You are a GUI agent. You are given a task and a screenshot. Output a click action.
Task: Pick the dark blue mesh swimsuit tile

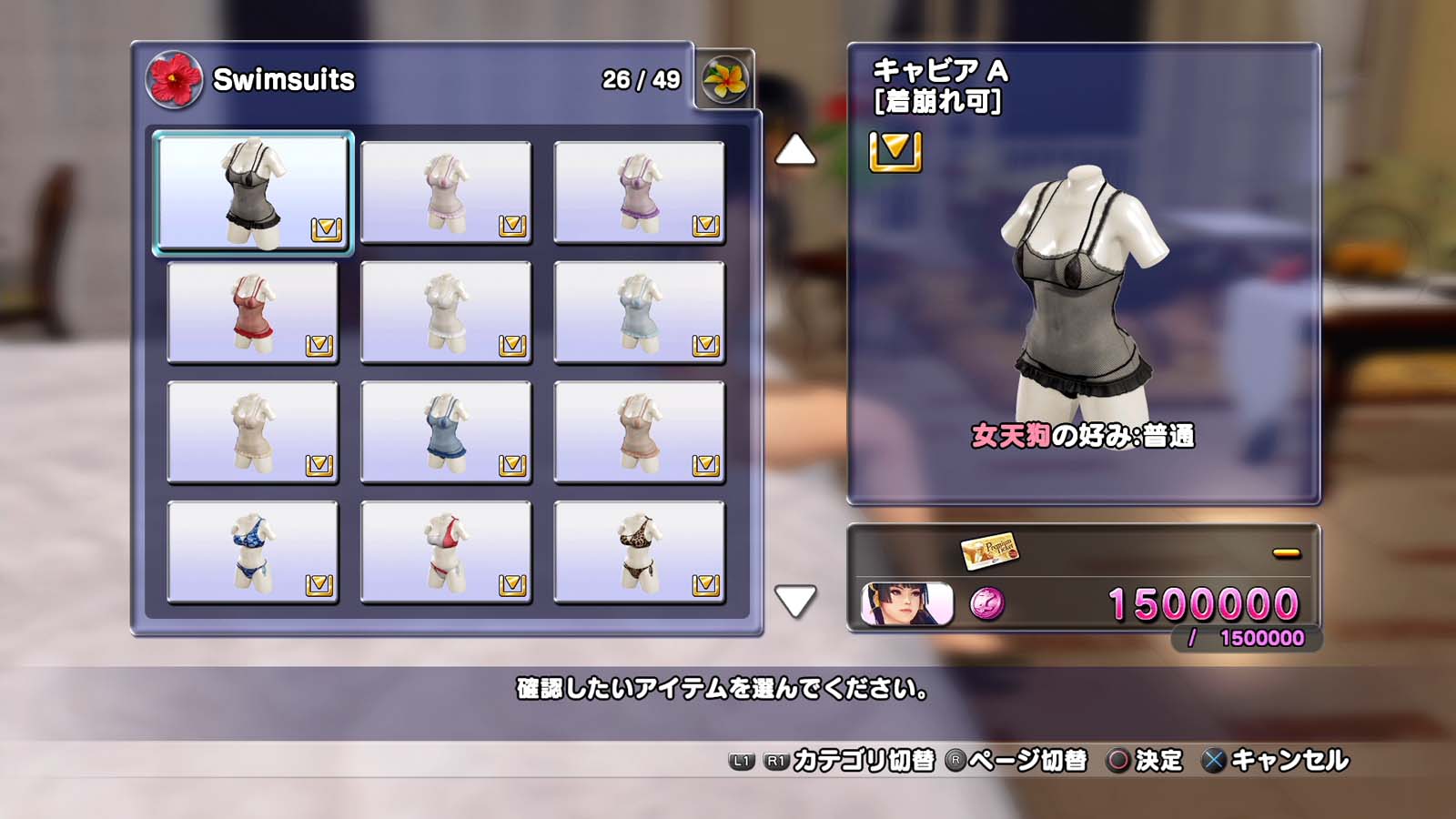coord(446,432)
